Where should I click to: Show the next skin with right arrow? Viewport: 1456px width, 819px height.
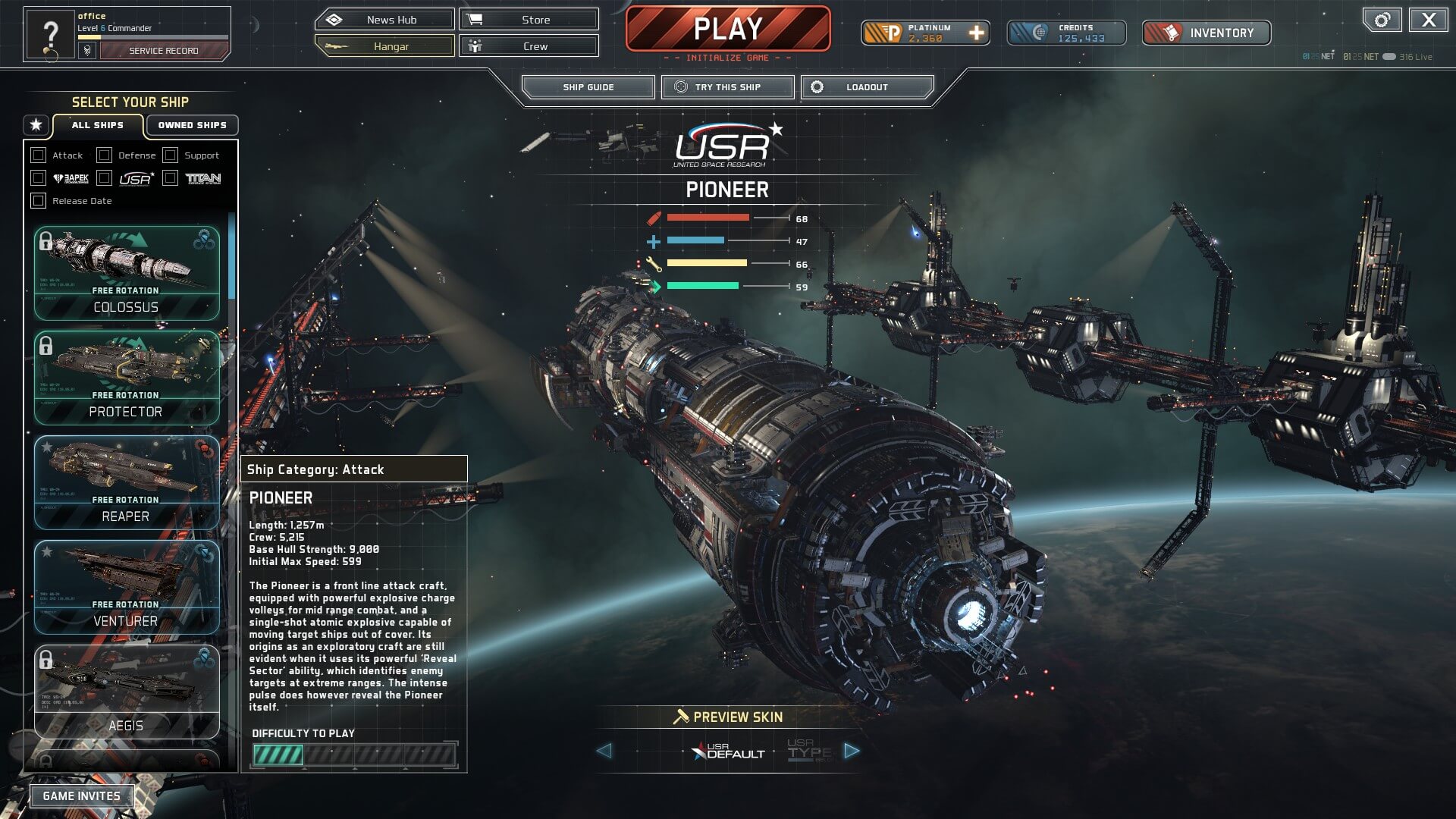852,751
